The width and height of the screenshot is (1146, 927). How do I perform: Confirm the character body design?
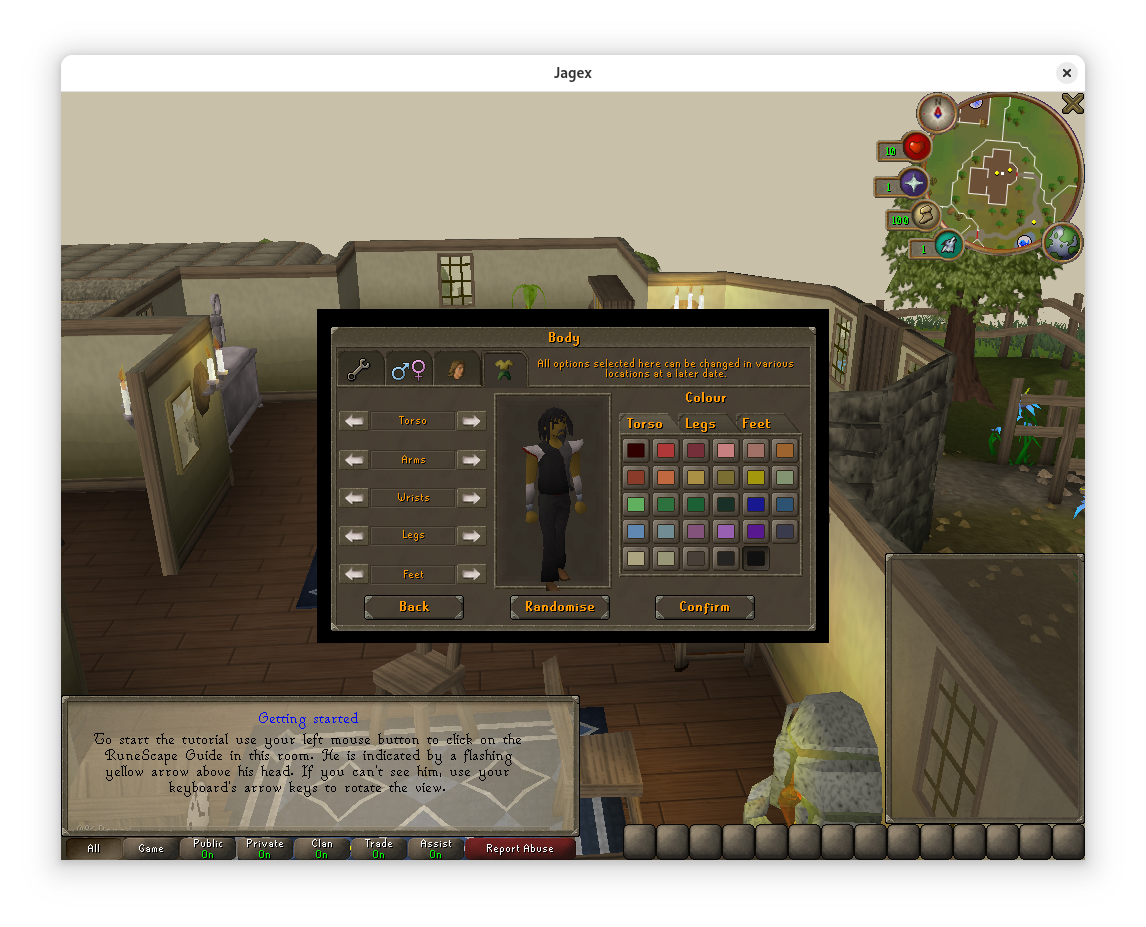(704, 607)
